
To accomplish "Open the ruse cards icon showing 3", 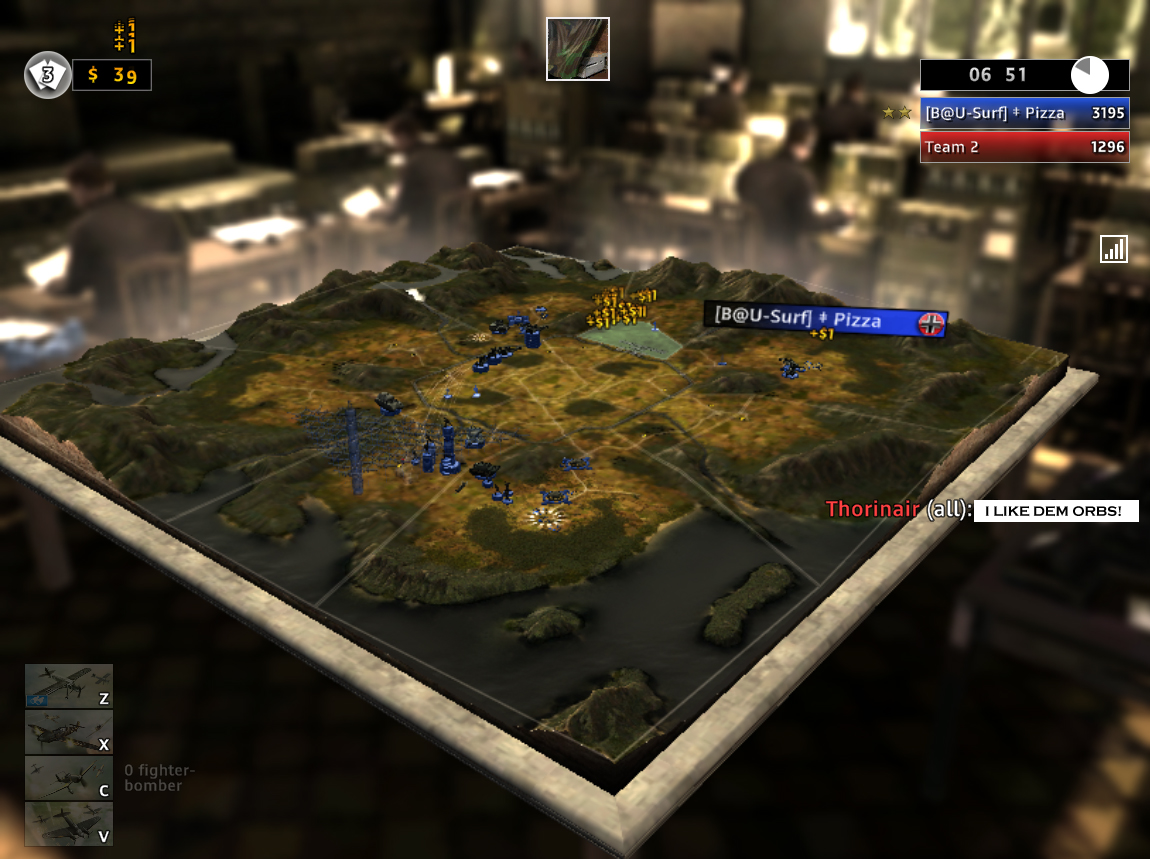I will pos(47,75).
